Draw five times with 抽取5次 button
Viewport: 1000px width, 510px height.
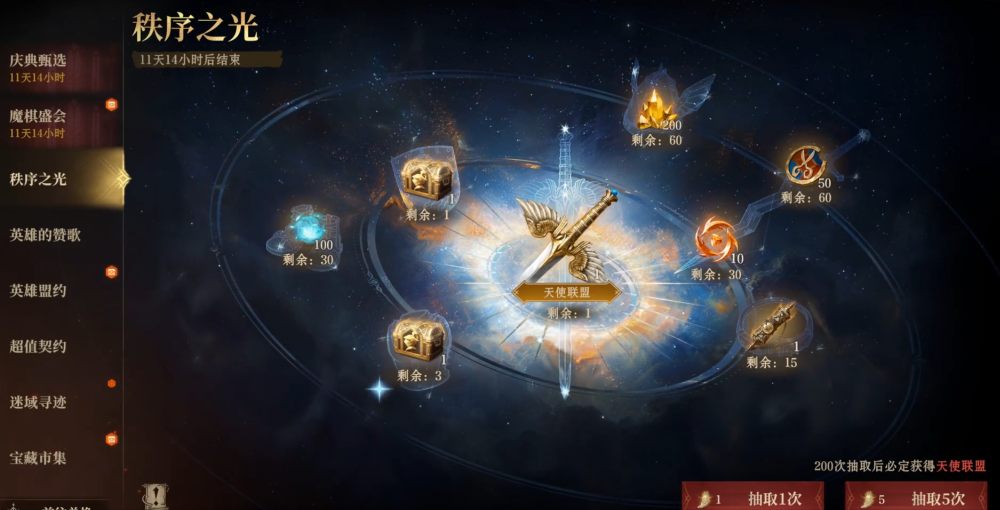[916, 497]
